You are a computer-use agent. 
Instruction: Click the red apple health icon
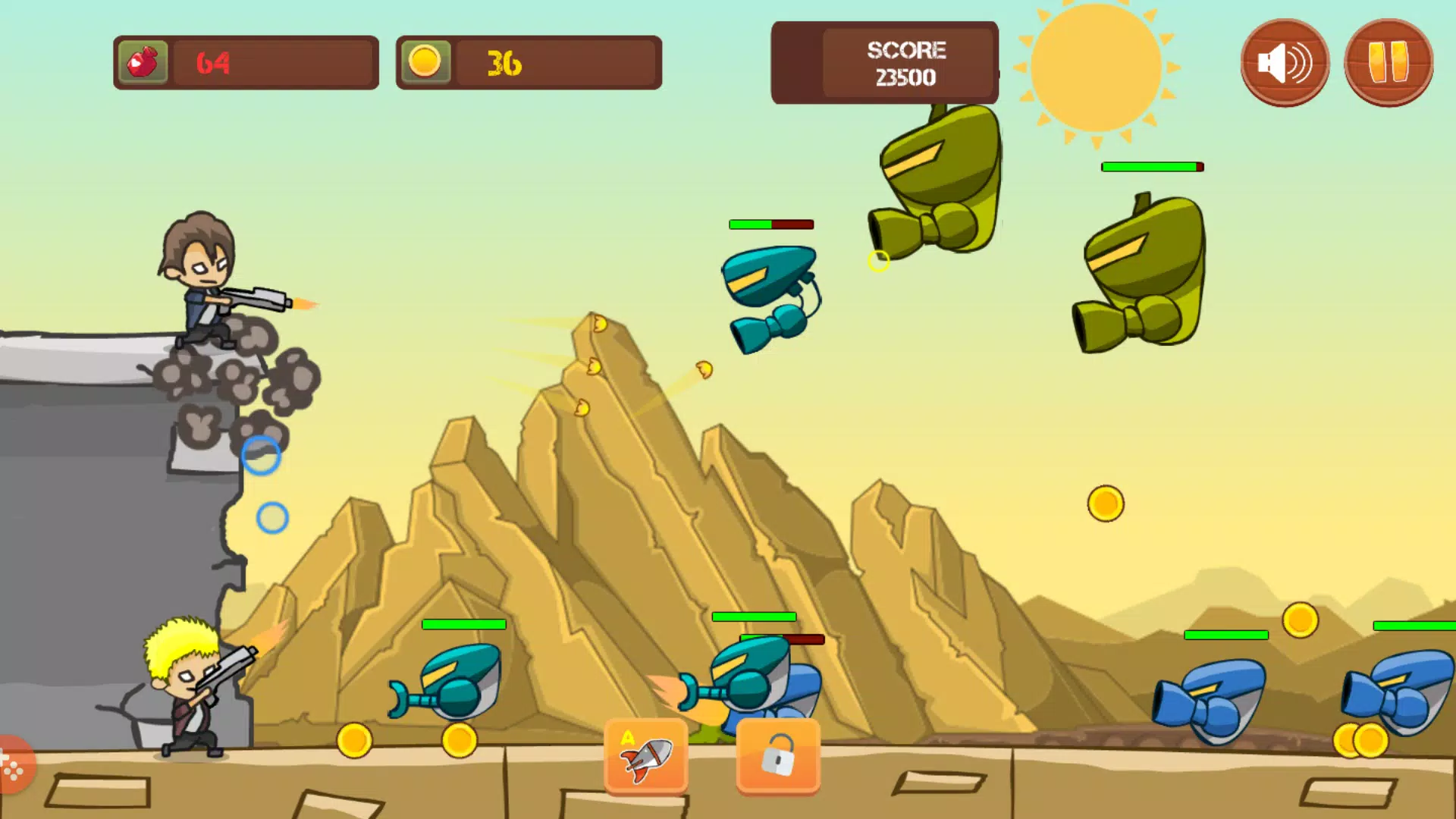pos(143,61)
